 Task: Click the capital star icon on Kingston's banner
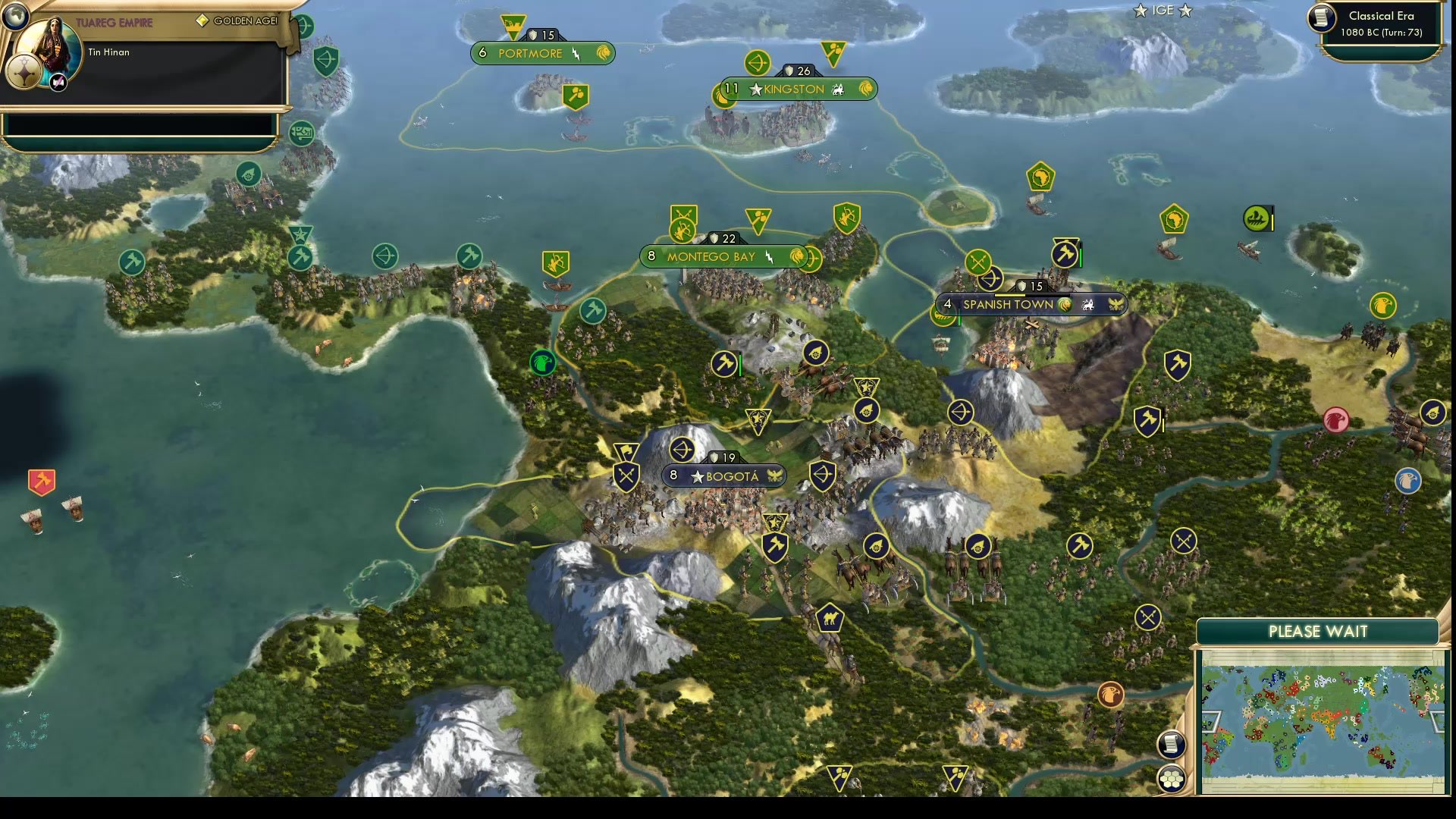point(755,89)
